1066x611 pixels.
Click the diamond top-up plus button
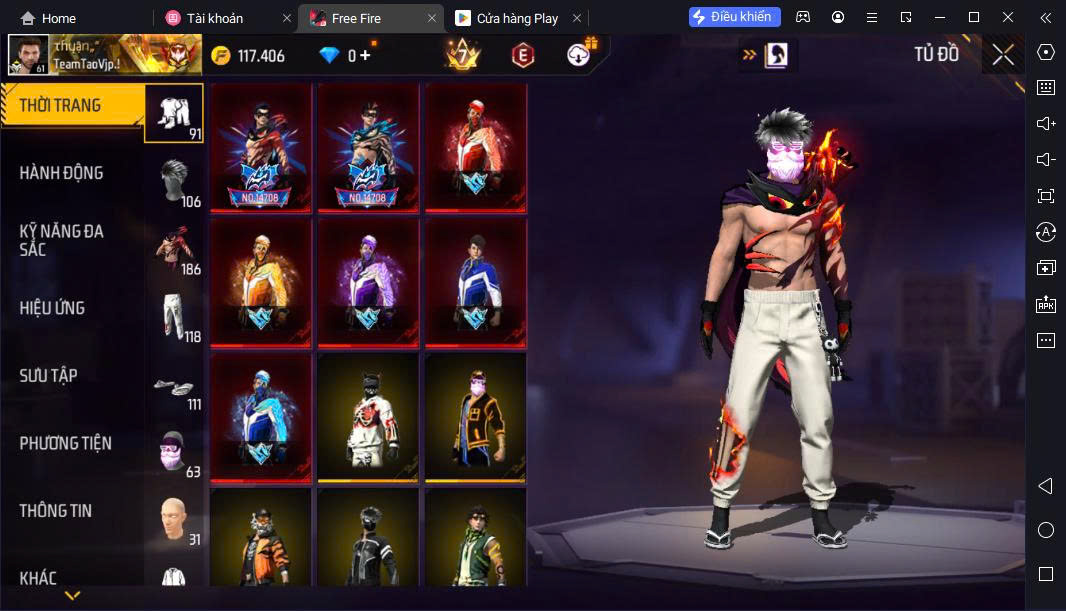click(365, 56)
